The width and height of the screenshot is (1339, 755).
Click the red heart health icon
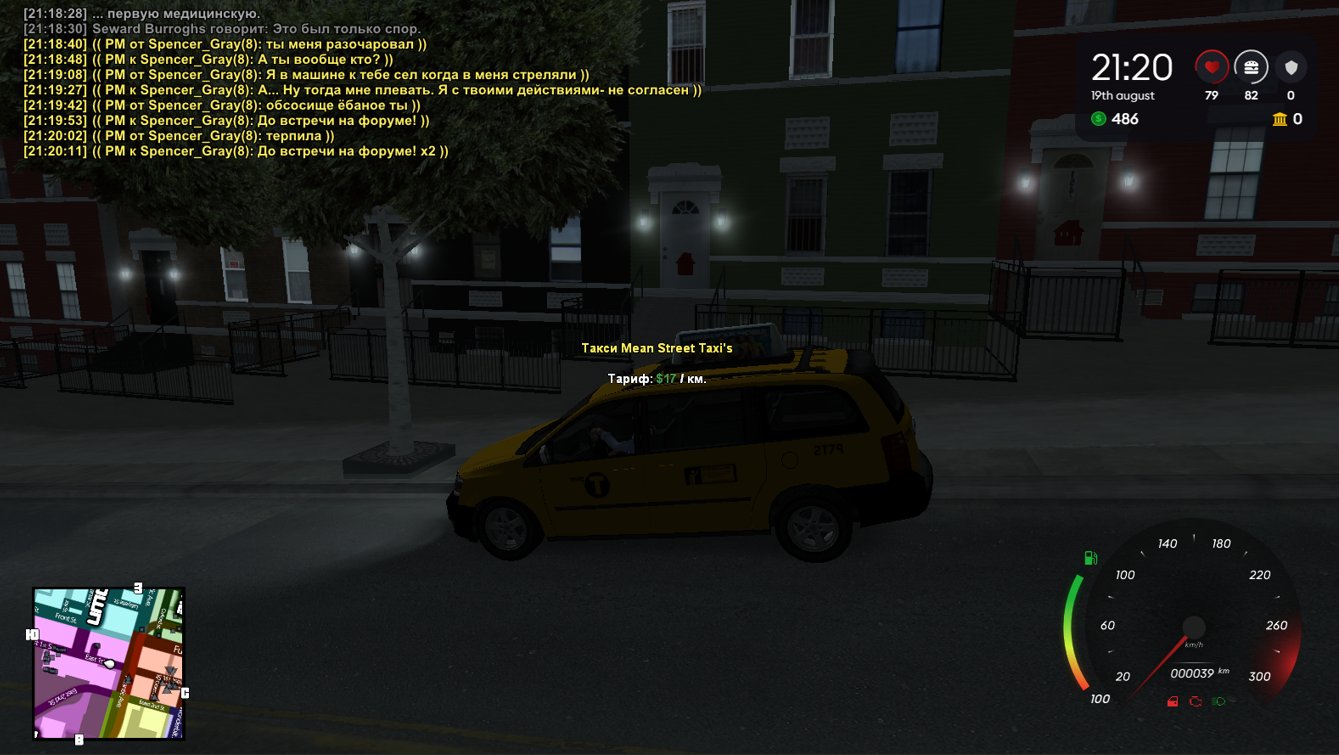click(x=1211, y=67)
